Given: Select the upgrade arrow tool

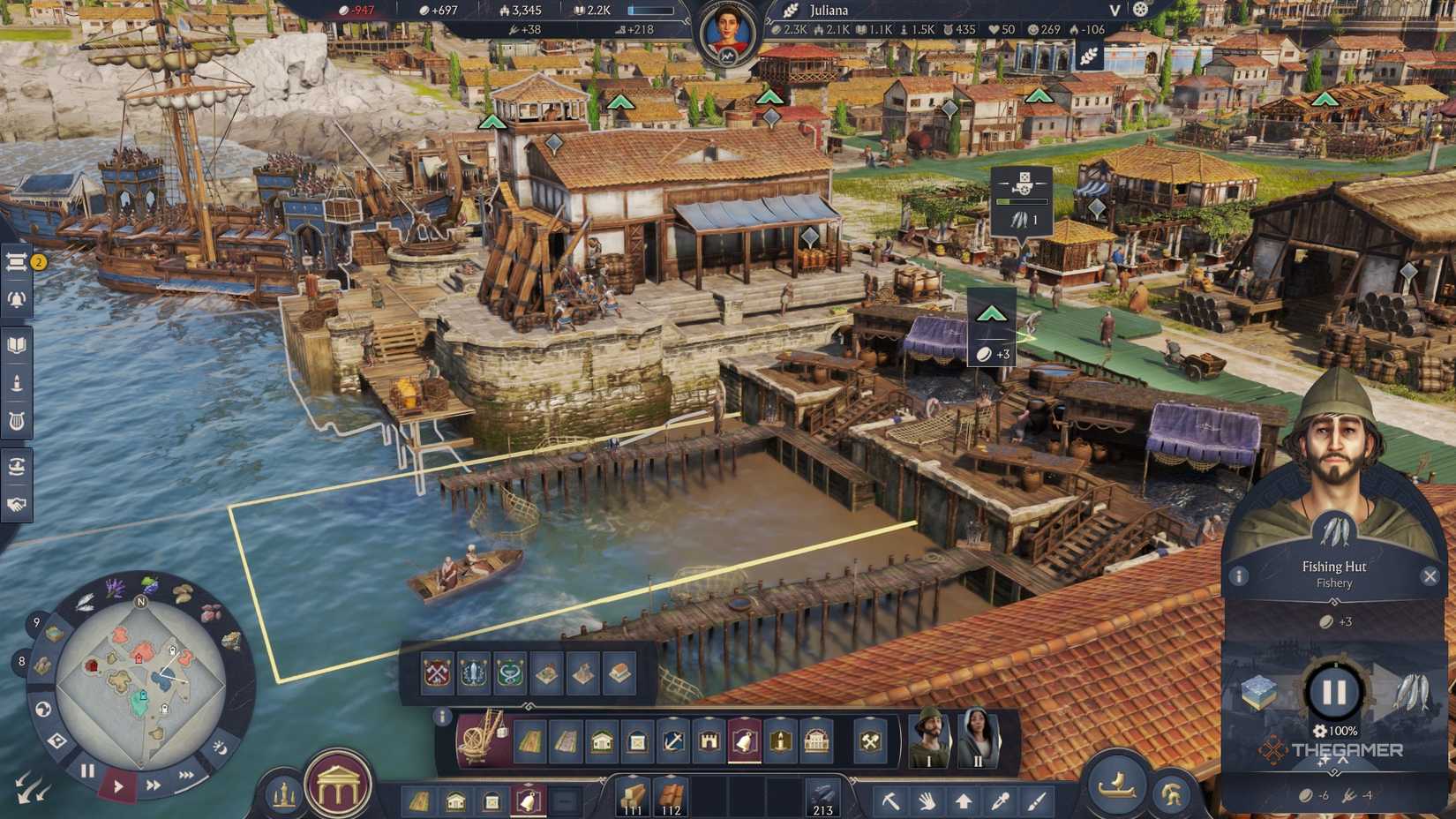Looking at the screenshot, I should click(x=964, y=800).
